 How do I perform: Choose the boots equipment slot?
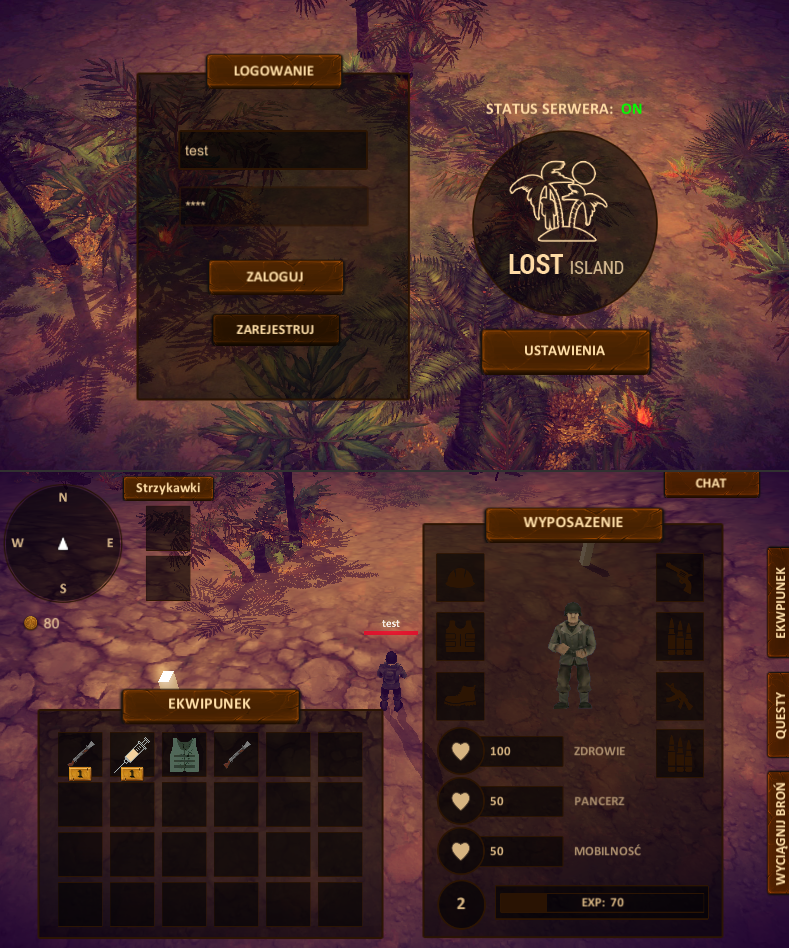tap(460, 696)
